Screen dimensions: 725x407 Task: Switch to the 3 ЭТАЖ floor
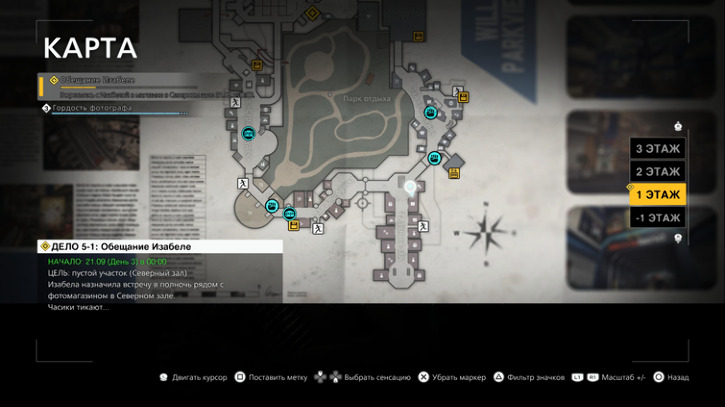coord(657,149)
